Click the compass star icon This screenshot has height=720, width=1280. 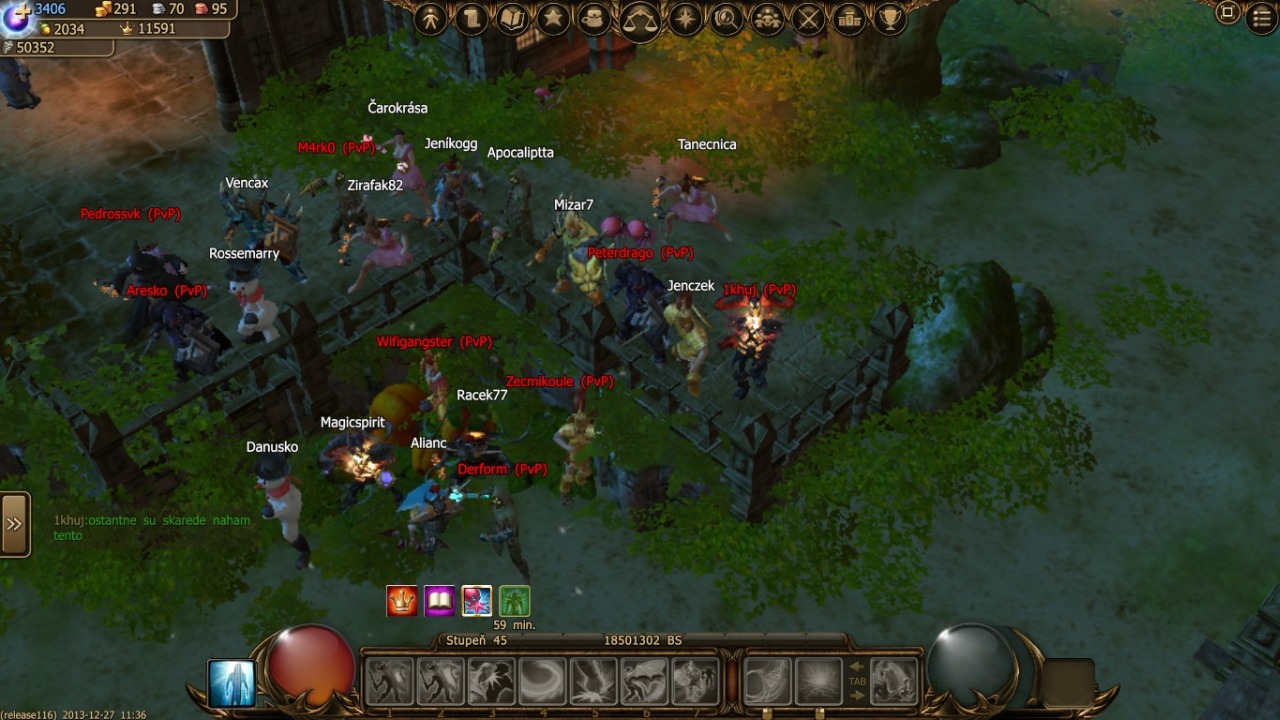pyautogui.click(x=686, y=18)
